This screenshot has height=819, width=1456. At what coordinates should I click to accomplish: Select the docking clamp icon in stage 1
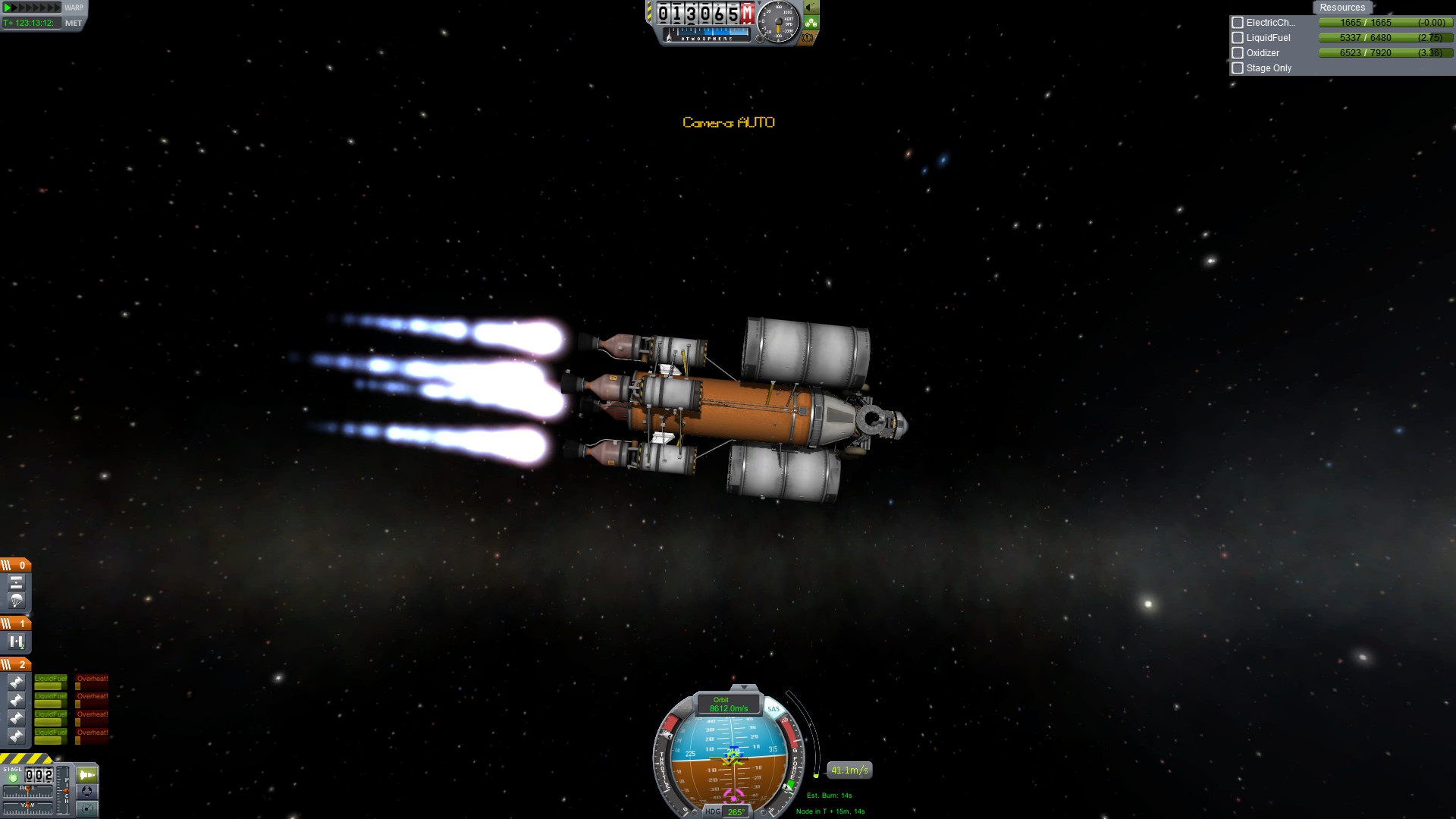tap(16, 642)
